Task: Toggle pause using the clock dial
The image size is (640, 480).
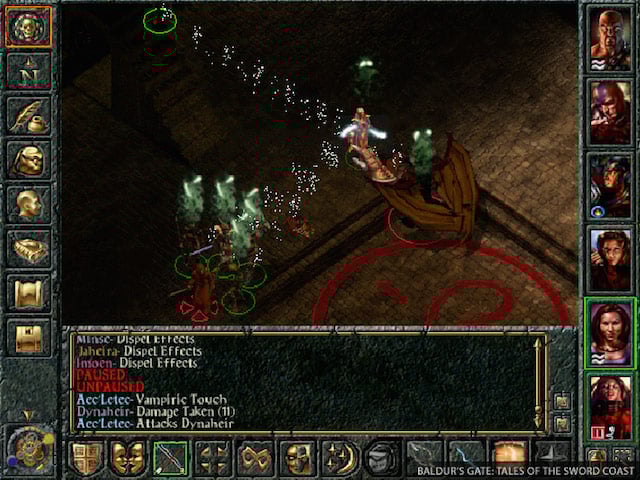Action: coord(28,449)
